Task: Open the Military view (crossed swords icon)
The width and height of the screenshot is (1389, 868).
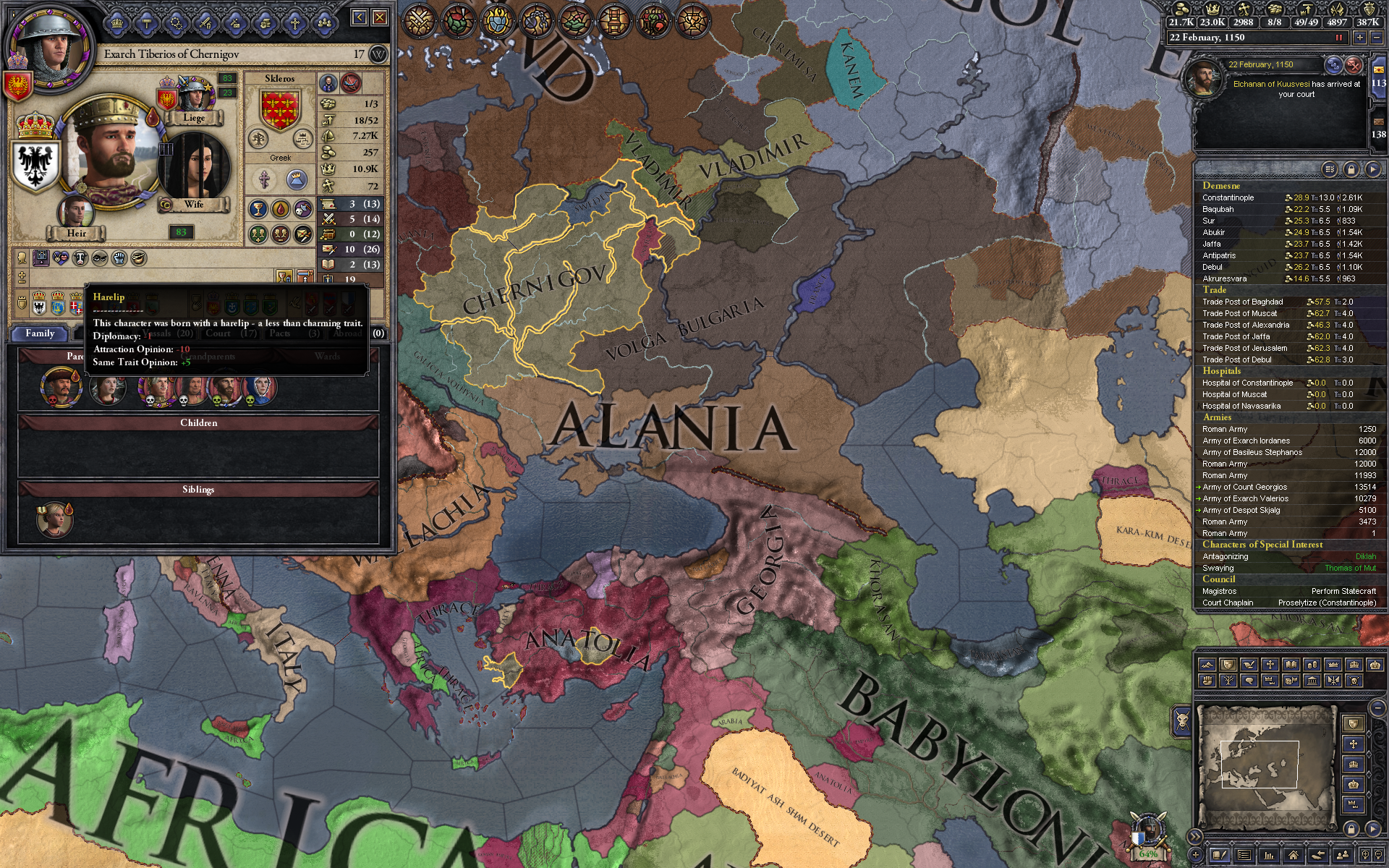Action: tap(419, 20)
